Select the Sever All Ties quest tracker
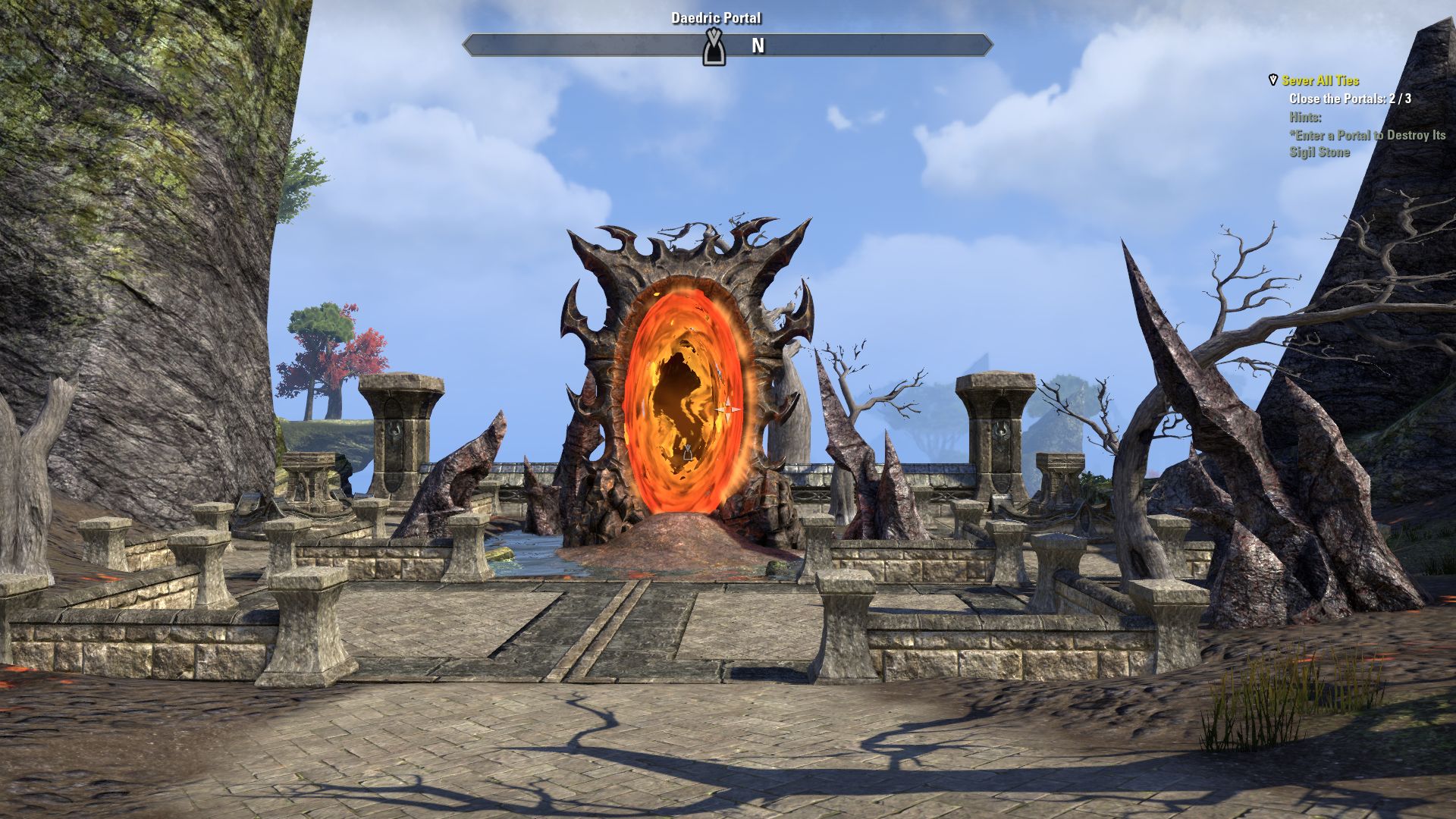The width and height of the screenshot is (1456, 819). click(1320, 80)
